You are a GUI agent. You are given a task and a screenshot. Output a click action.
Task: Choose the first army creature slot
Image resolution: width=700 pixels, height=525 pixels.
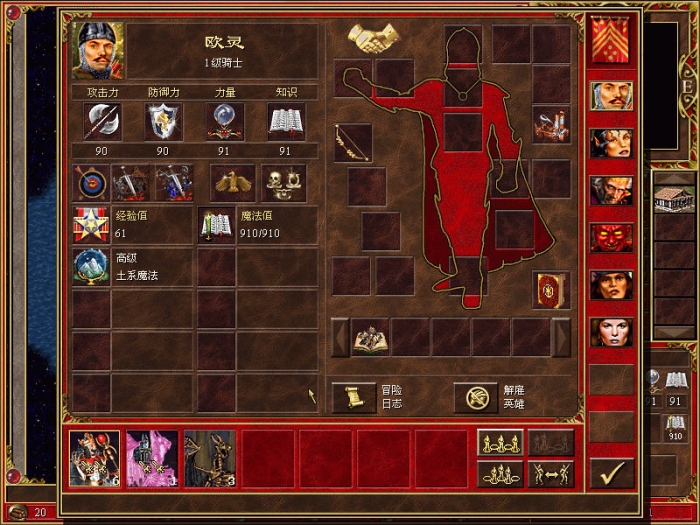pos(94,458)
